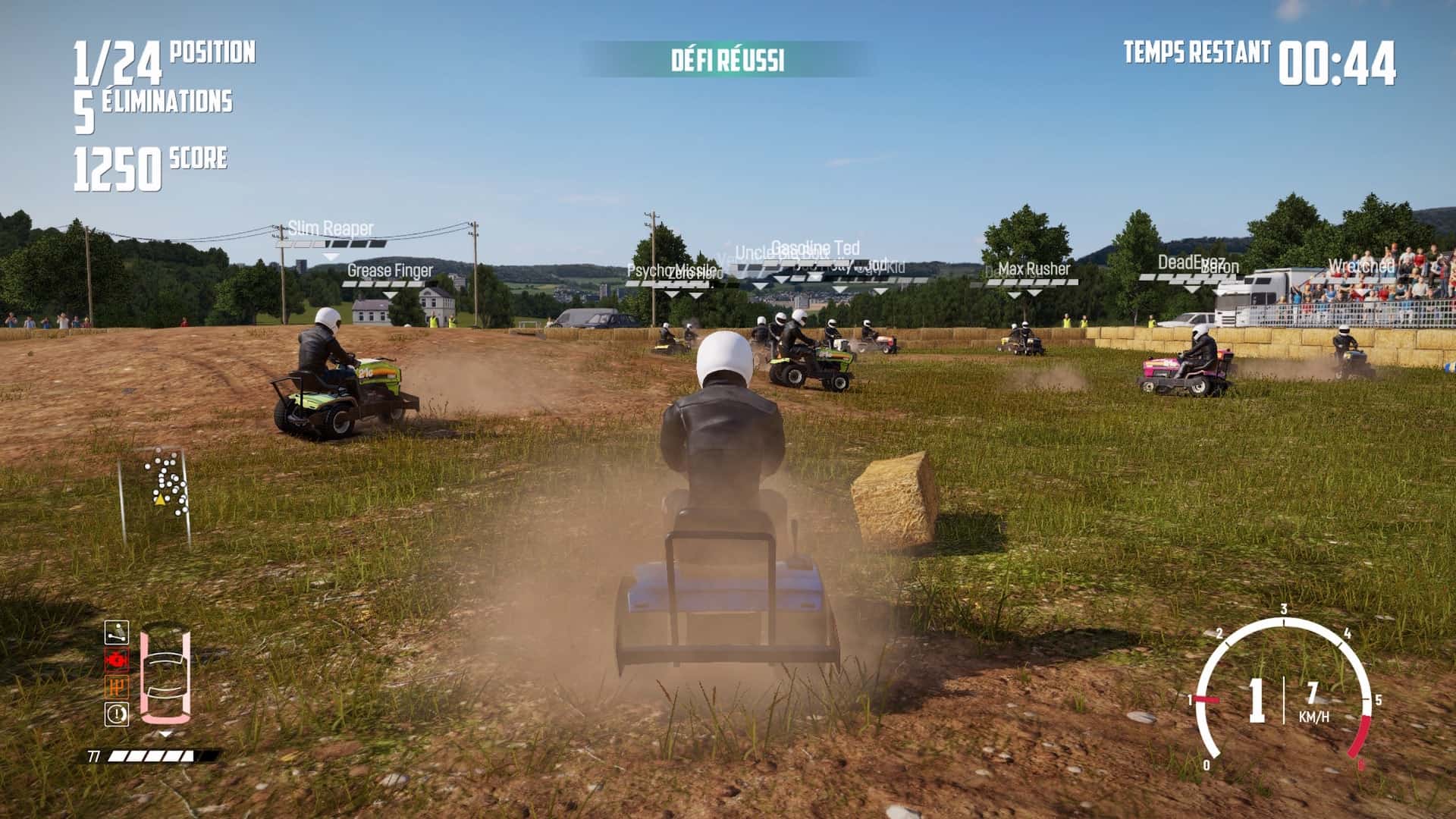The width and height of the screenshot is (1456, 819).
Task: Select the suspension damage icon
Action: click(x=117, y=632)
